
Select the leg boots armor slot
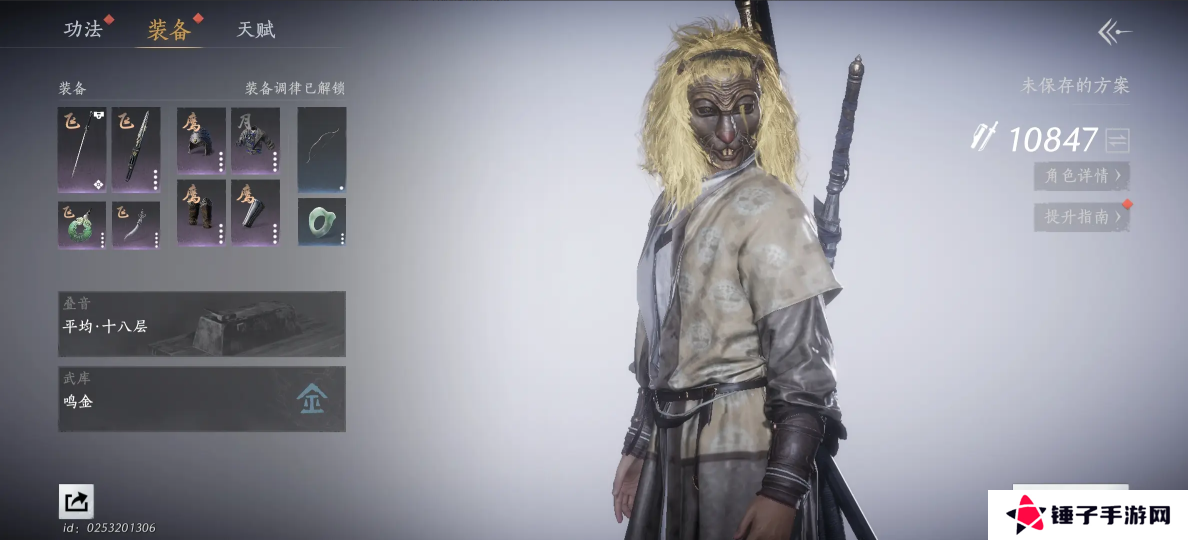201,212
